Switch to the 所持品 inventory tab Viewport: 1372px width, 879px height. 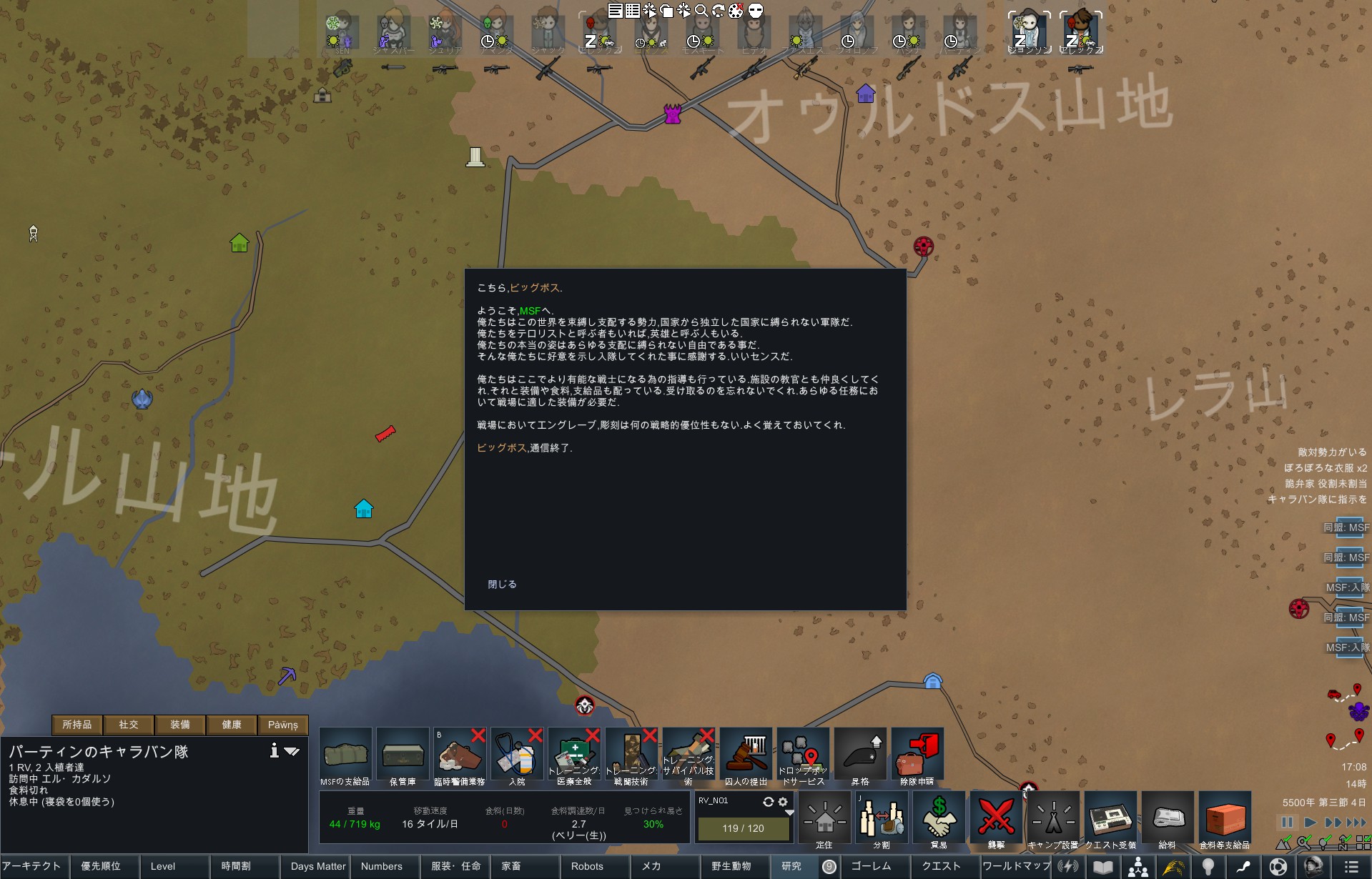[77, 725]
